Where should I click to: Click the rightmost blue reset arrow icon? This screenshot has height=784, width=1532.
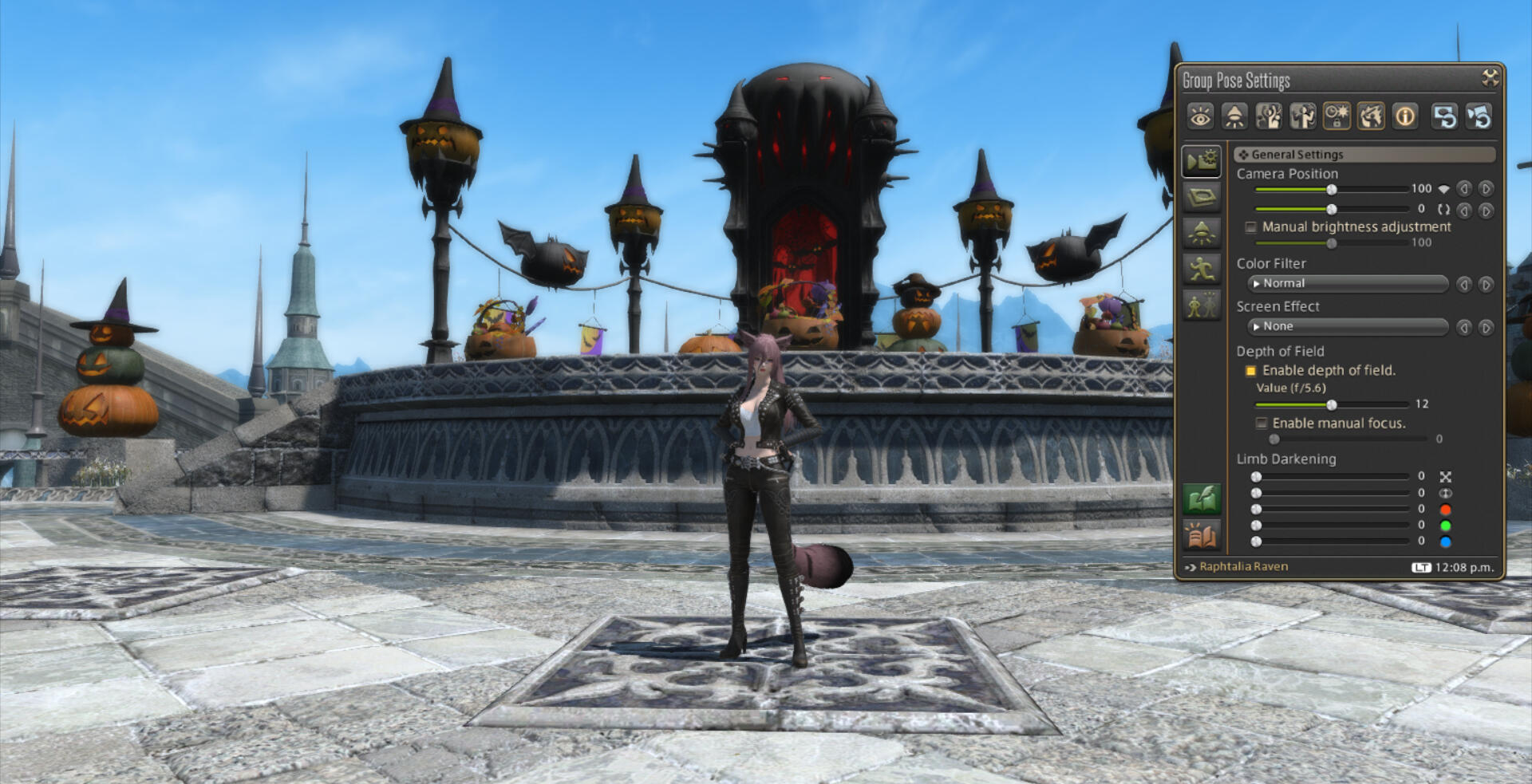[1479, 117]
